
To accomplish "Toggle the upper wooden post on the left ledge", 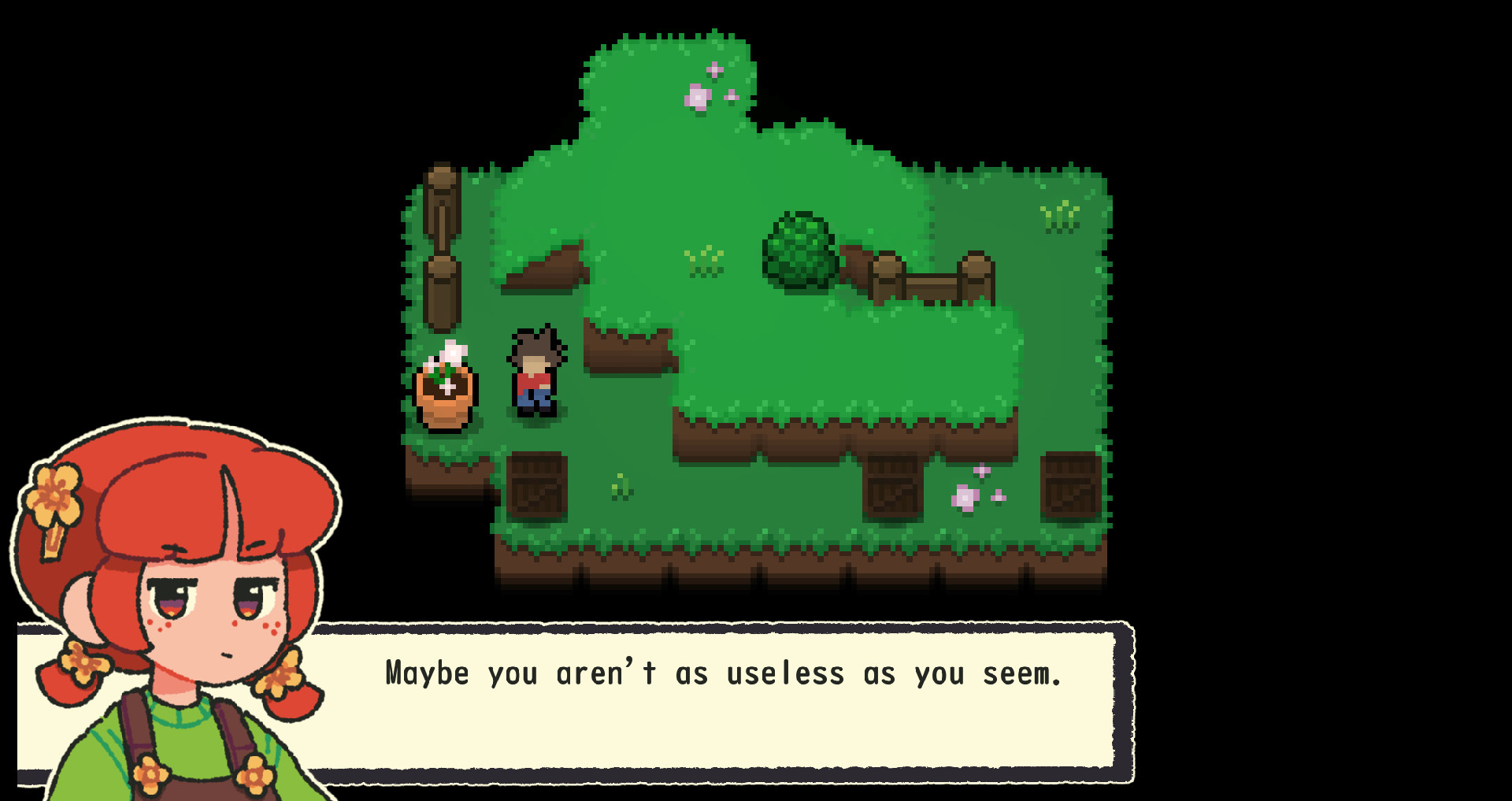I will (x=441, y=201).
